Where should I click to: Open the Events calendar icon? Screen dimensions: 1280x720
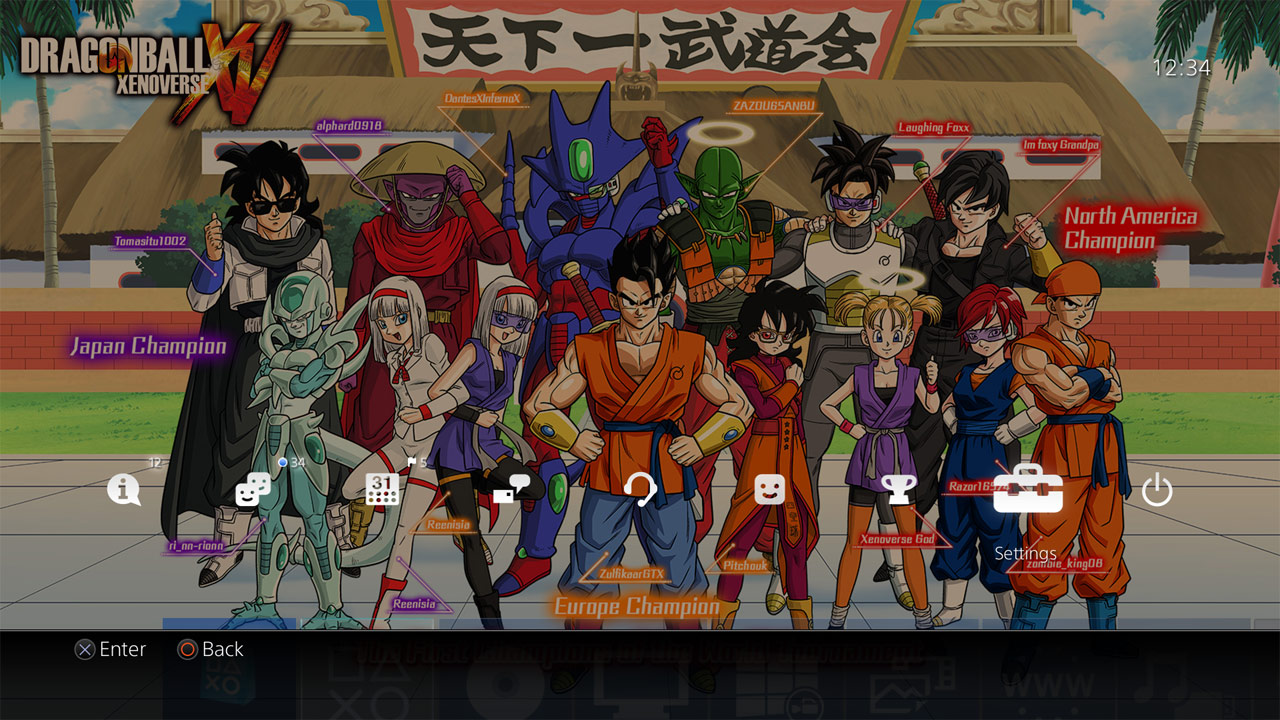[382, 490]
